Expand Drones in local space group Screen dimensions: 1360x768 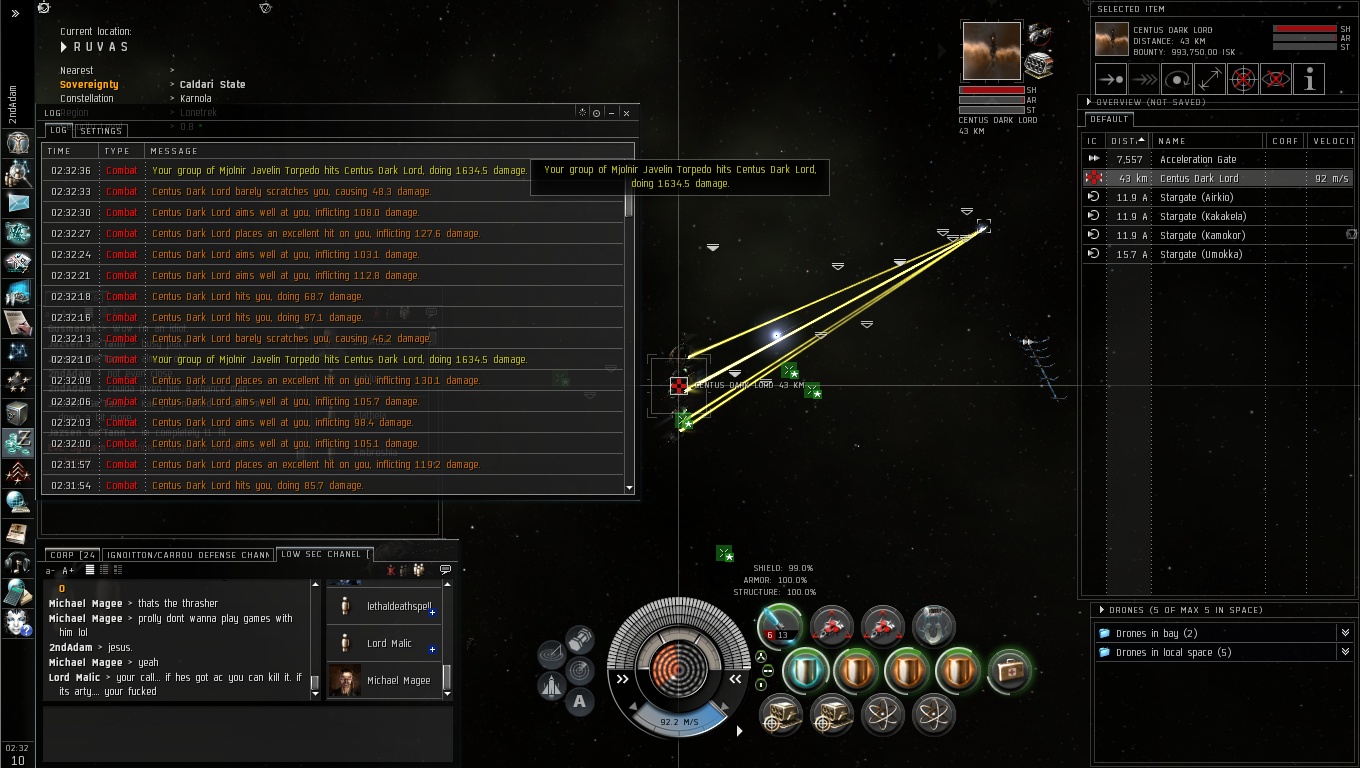coord(1344,653)
